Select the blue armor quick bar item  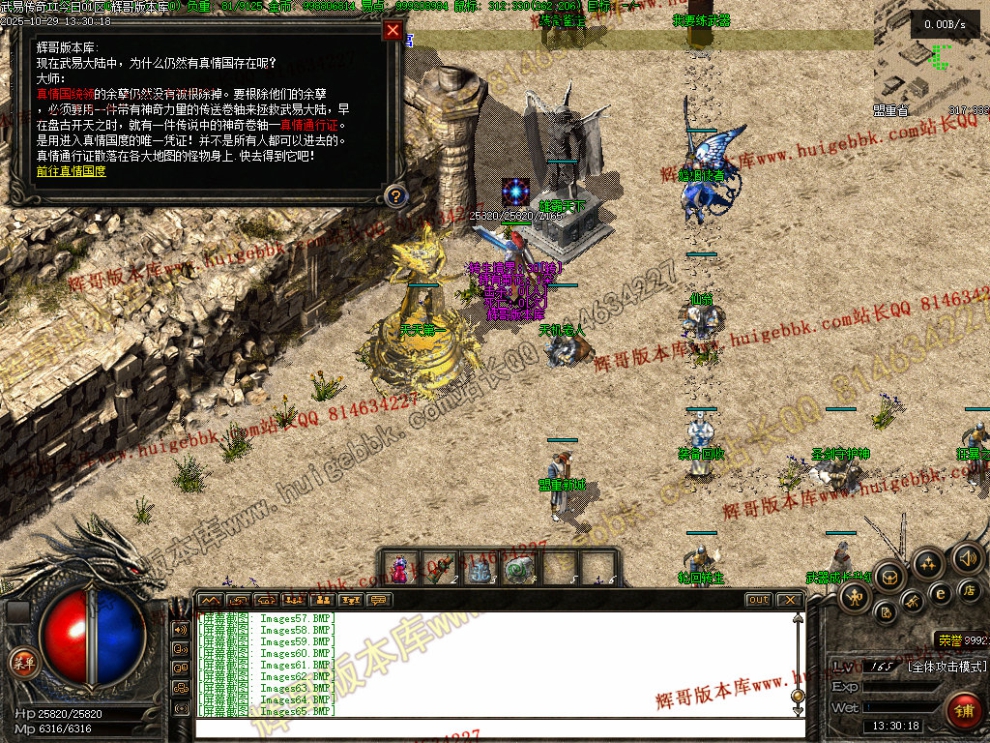[481, 569]
